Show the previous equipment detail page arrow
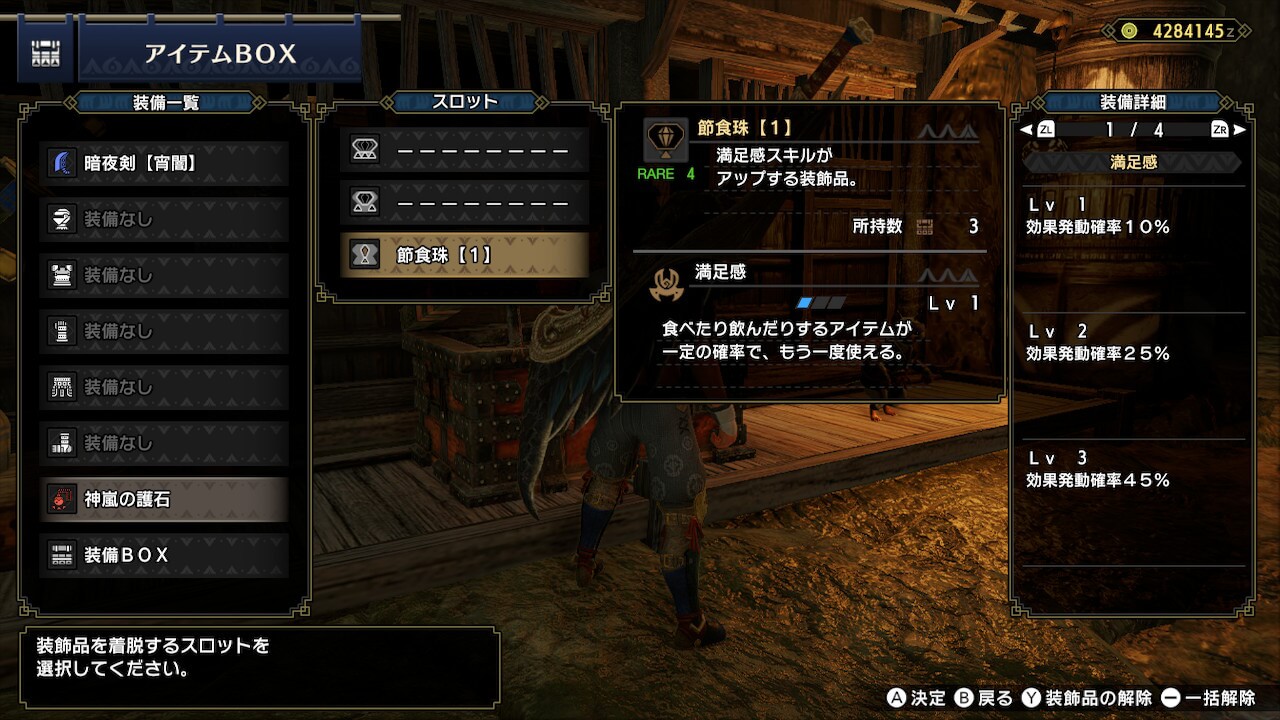 click(1026, 130)
